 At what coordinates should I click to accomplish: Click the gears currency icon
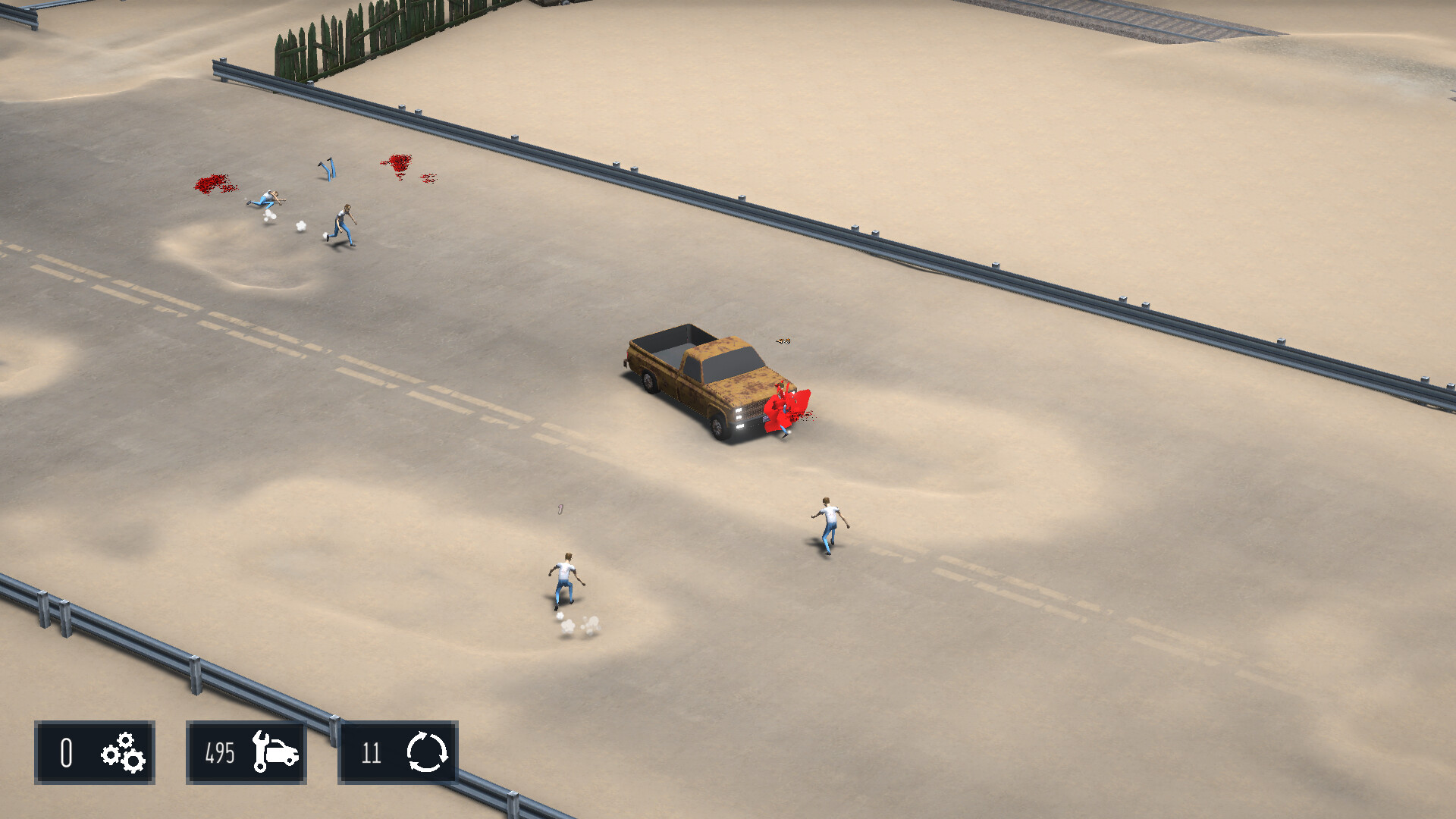pos(121,753)
